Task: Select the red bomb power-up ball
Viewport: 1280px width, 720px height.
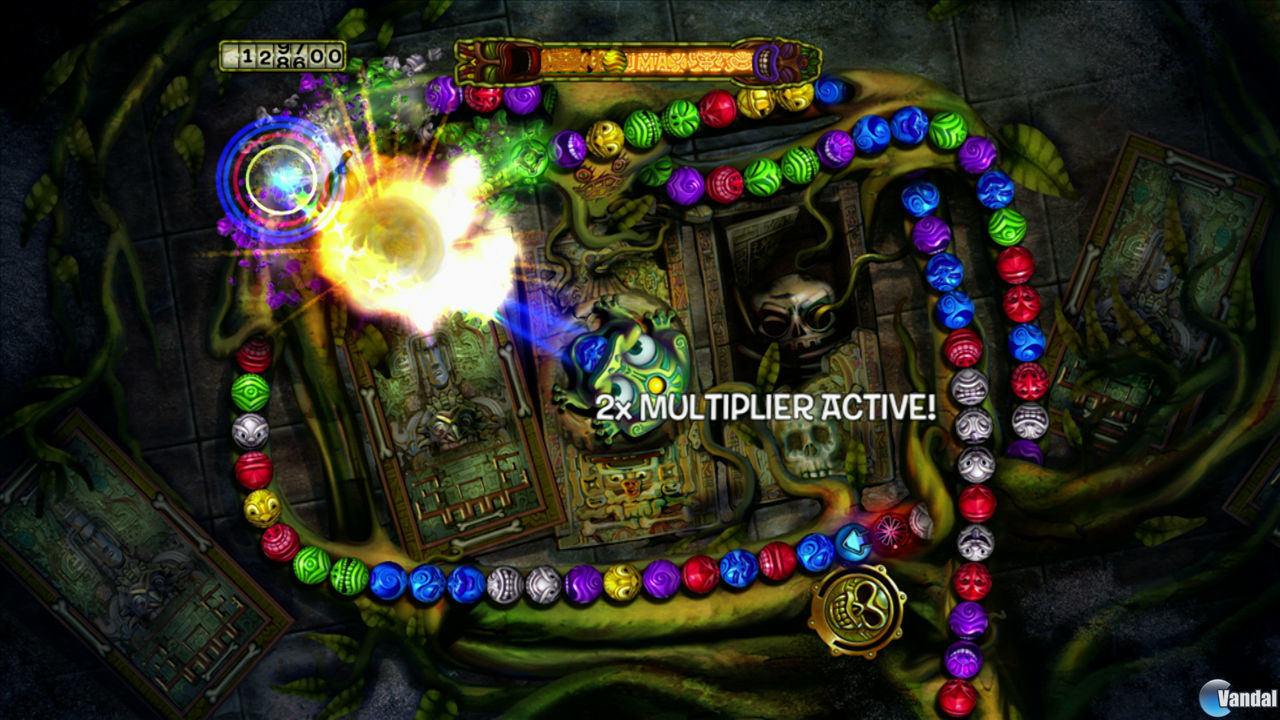Action: (890, 530)
